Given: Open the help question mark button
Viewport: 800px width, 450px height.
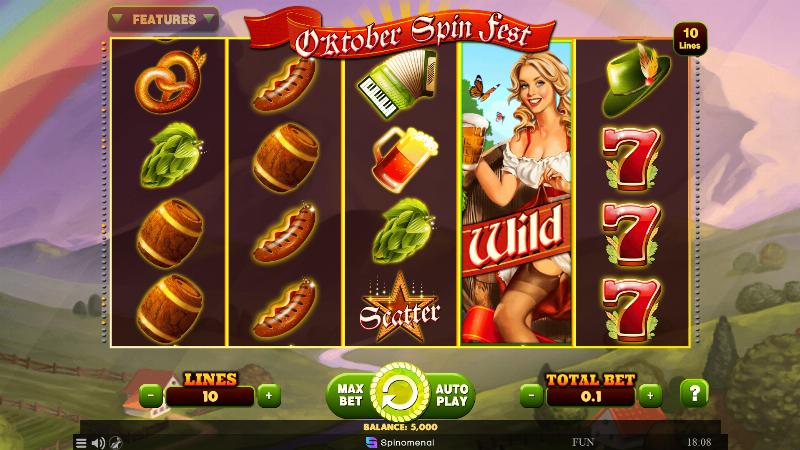Looking at the screenshot, I should tap(694, 393).
